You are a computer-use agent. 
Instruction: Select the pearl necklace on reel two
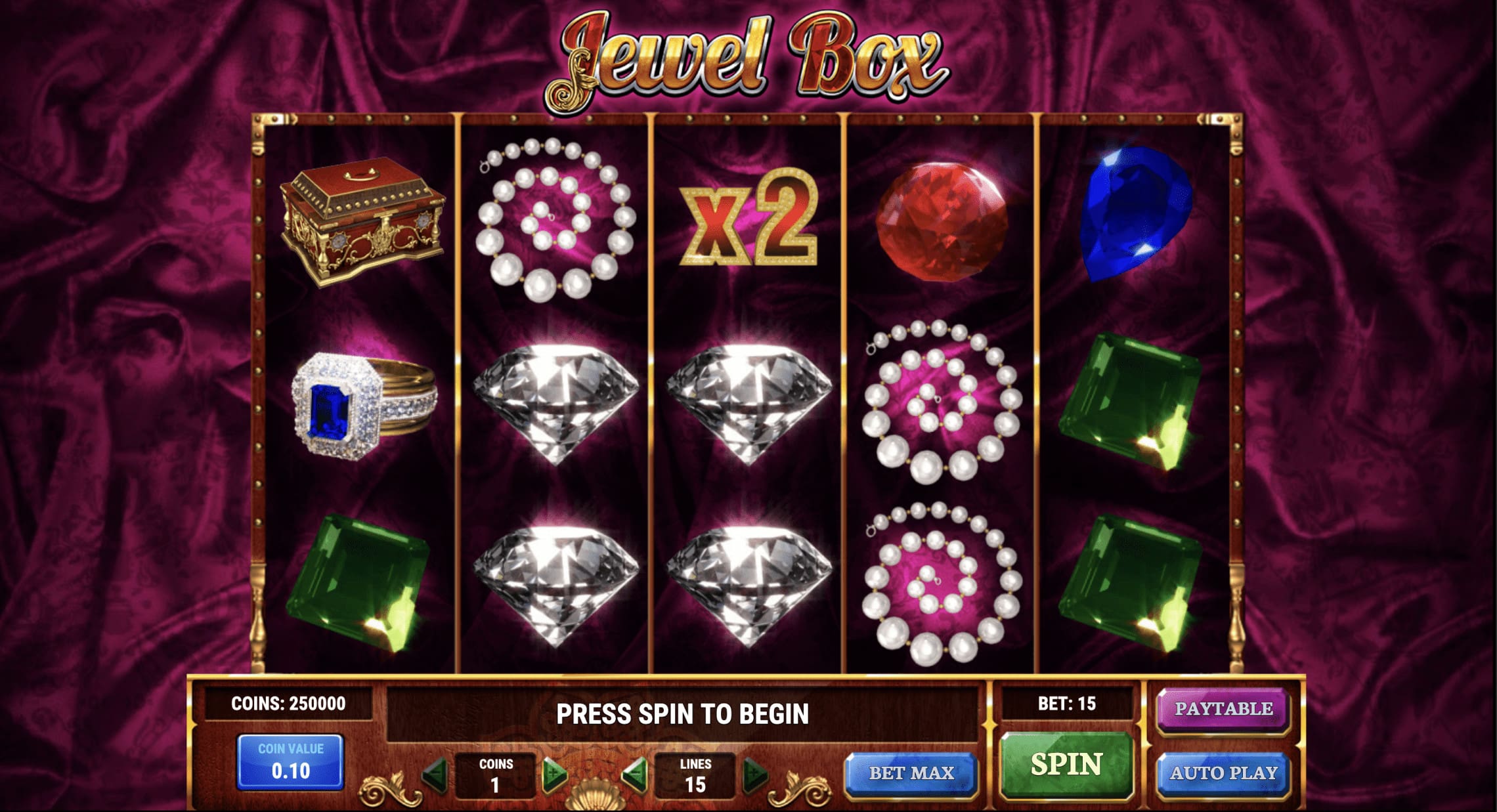click(x=555, y=217)
